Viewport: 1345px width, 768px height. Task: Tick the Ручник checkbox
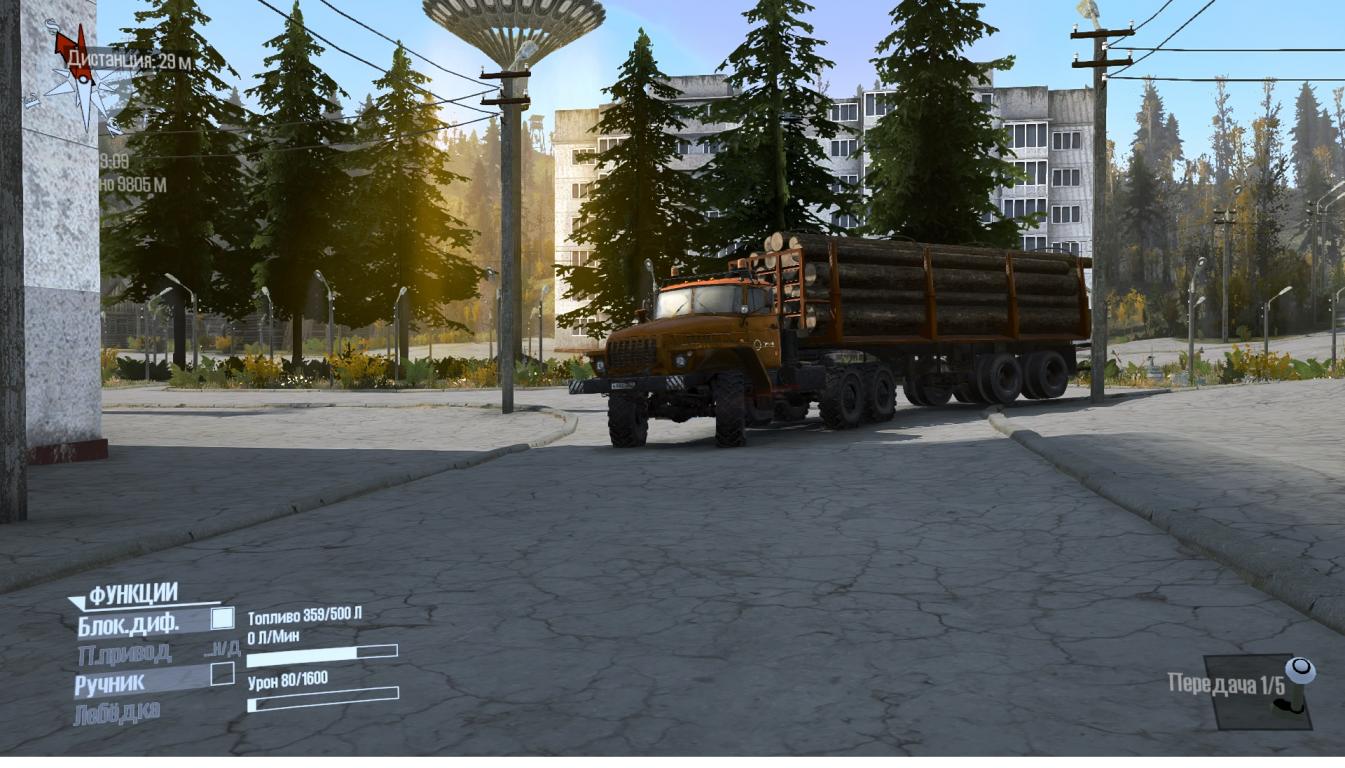pos(222,674)
